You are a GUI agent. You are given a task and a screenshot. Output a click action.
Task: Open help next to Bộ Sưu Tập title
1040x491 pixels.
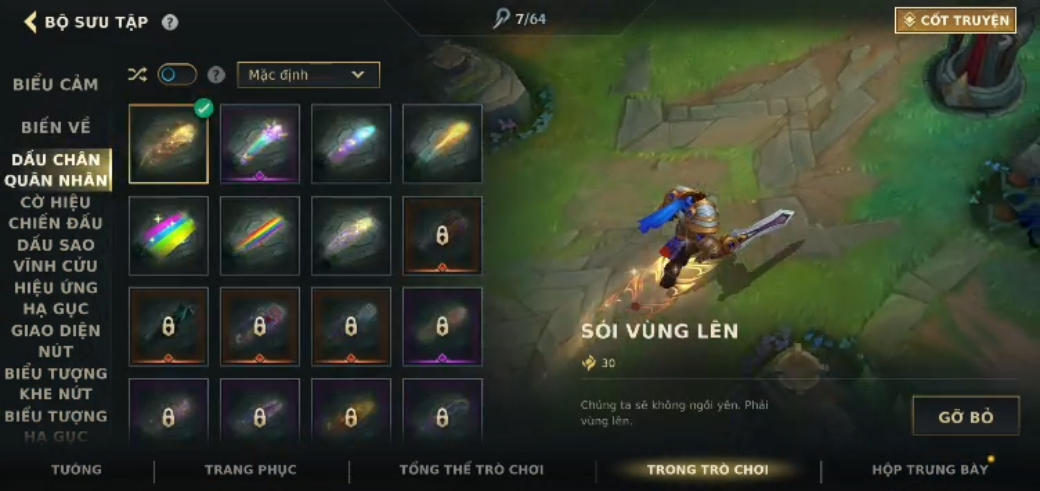pyautogui.click(x=170, y=22)
